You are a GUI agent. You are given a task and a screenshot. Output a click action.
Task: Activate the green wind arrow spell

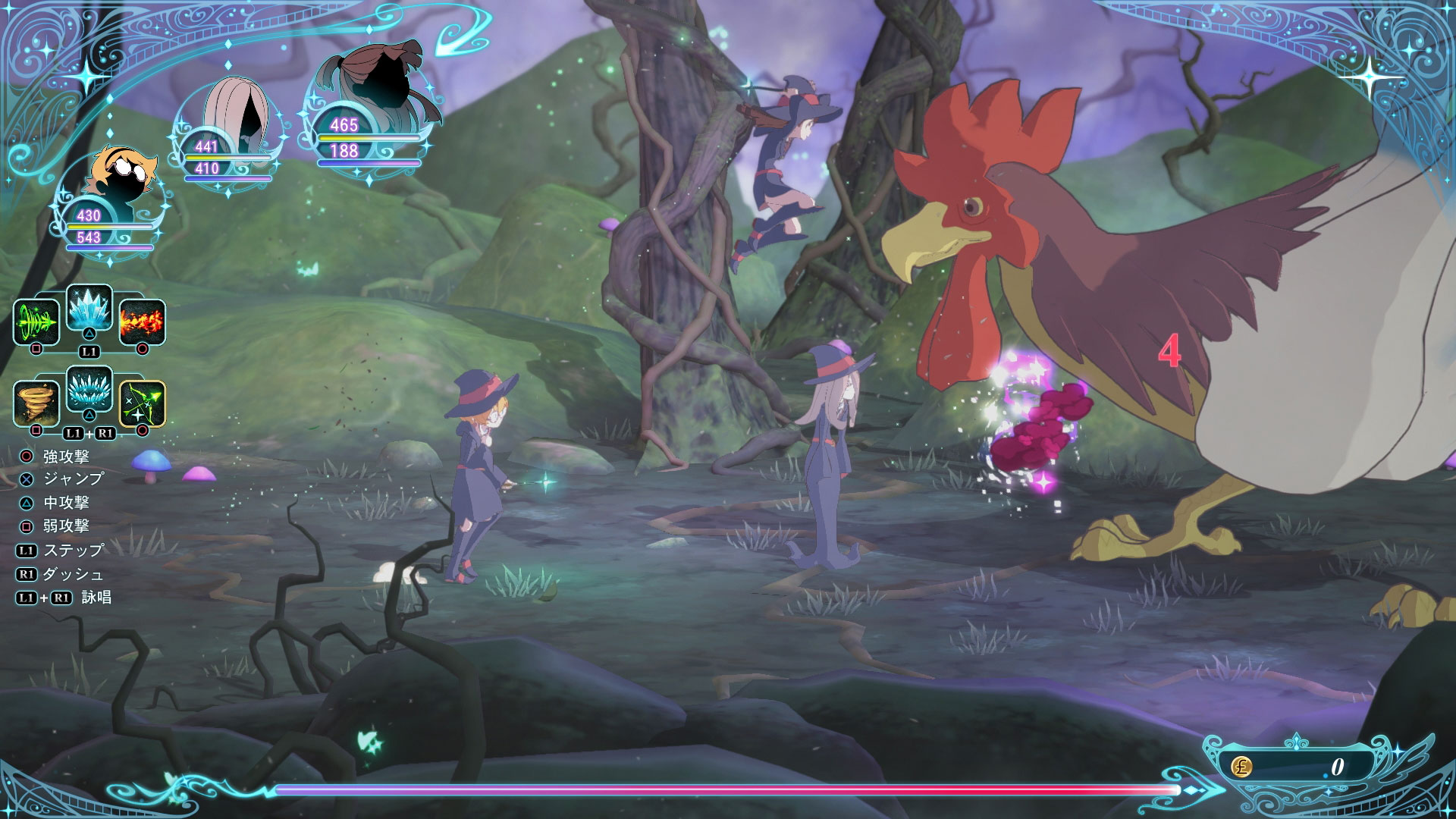[36, 322]
